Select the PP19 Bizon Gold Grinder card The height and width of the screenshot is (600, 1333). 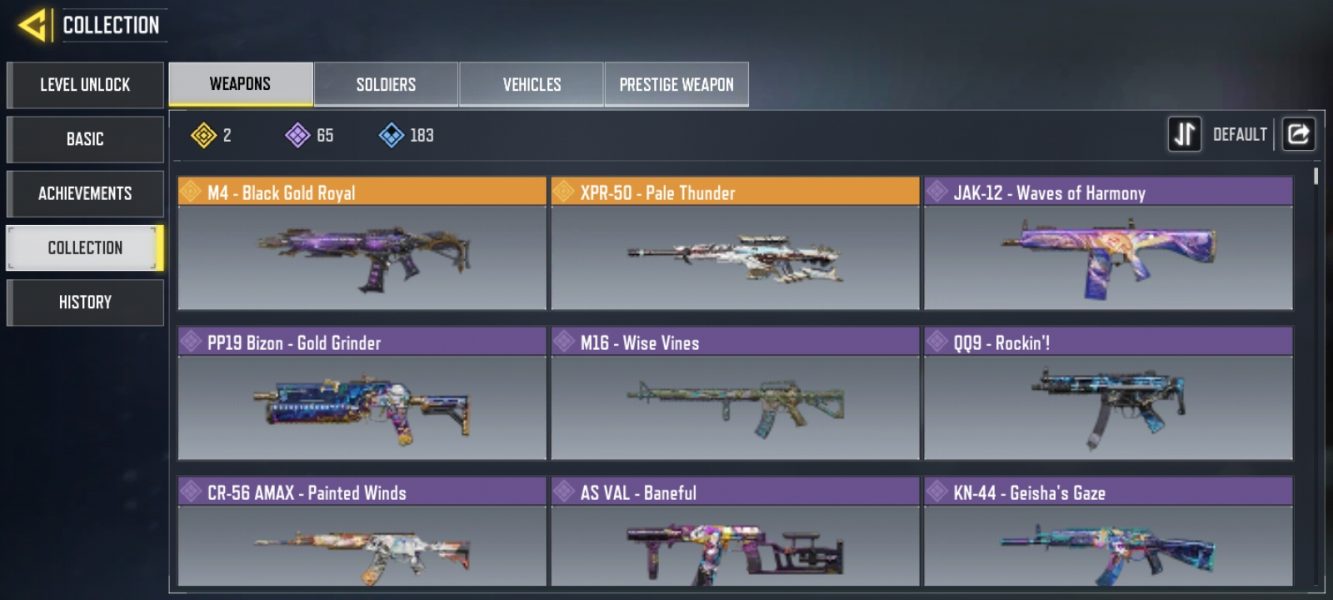point(362,394)
